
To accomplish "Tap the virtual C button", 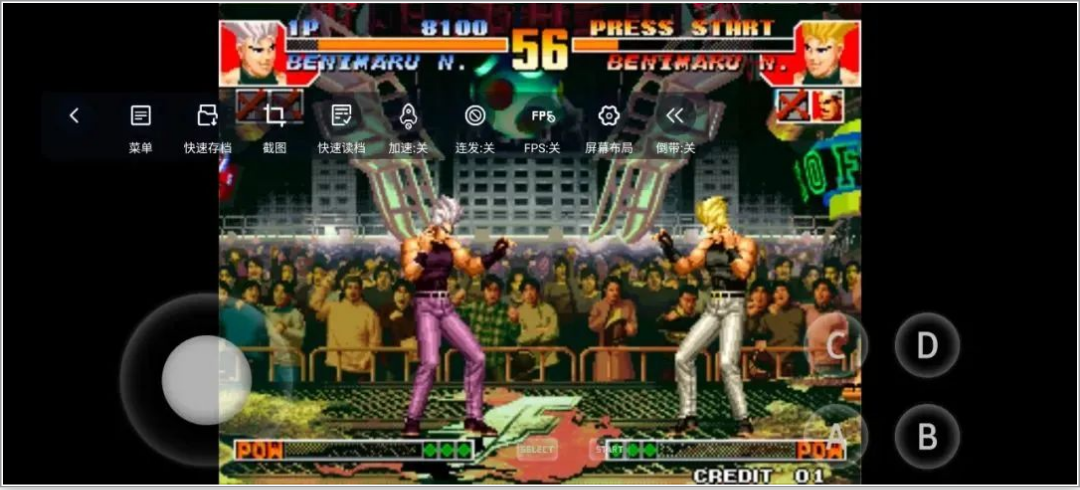I will point(836,345).
